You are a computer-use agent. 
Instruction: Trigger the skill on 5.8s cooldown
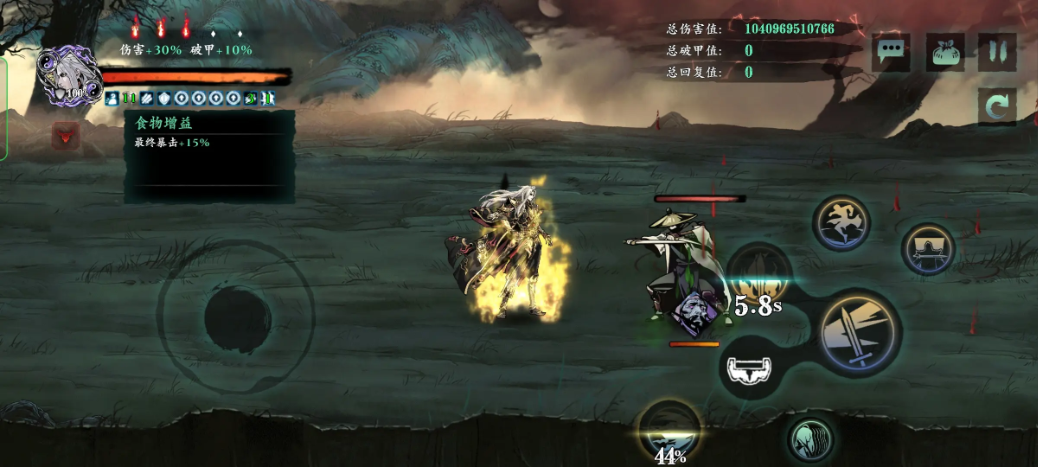758,271
